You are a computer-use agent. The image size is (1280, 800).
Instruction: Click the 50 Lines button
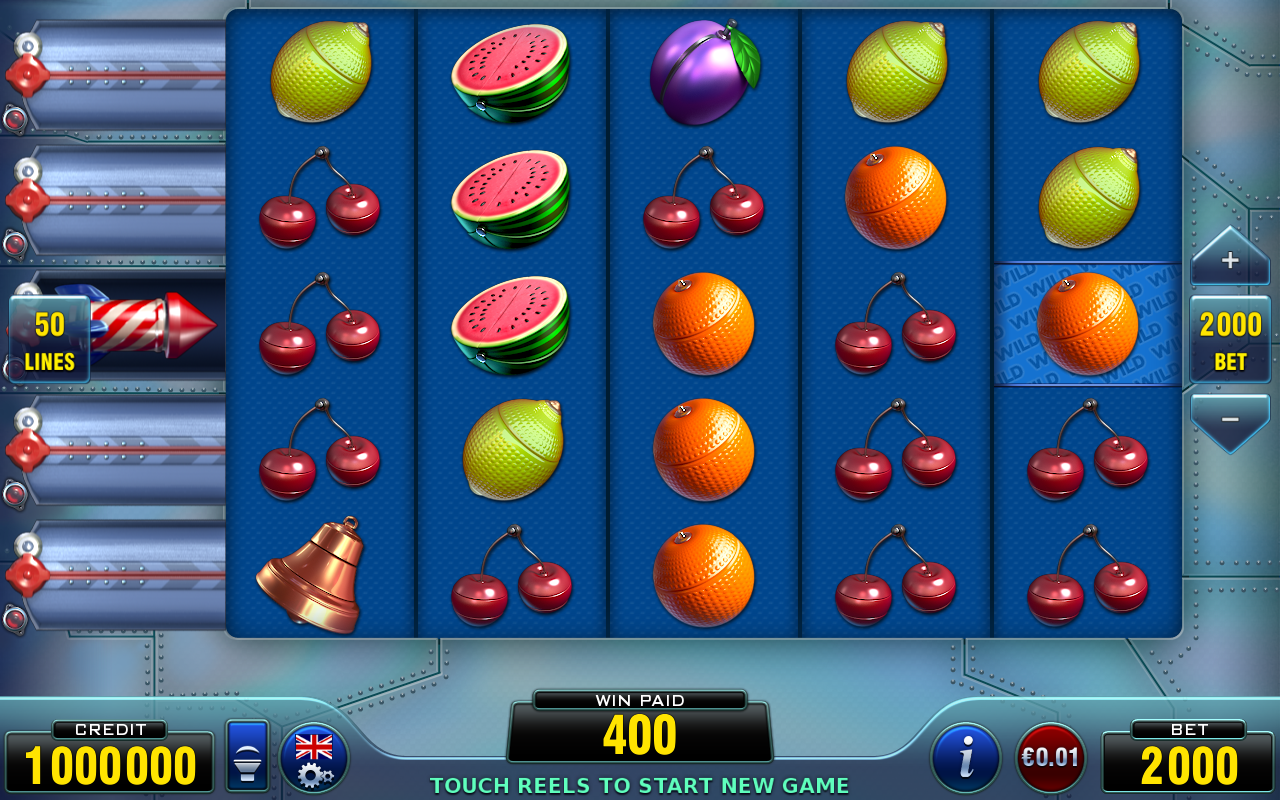point(49,340)
